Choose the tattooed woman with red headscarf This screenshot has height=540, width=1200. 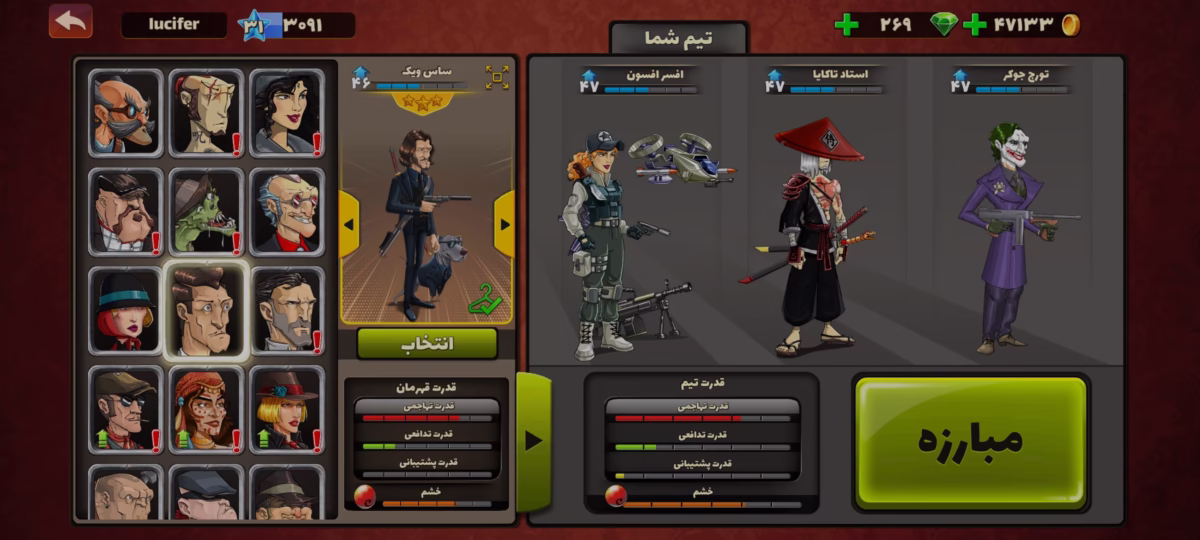205,409
